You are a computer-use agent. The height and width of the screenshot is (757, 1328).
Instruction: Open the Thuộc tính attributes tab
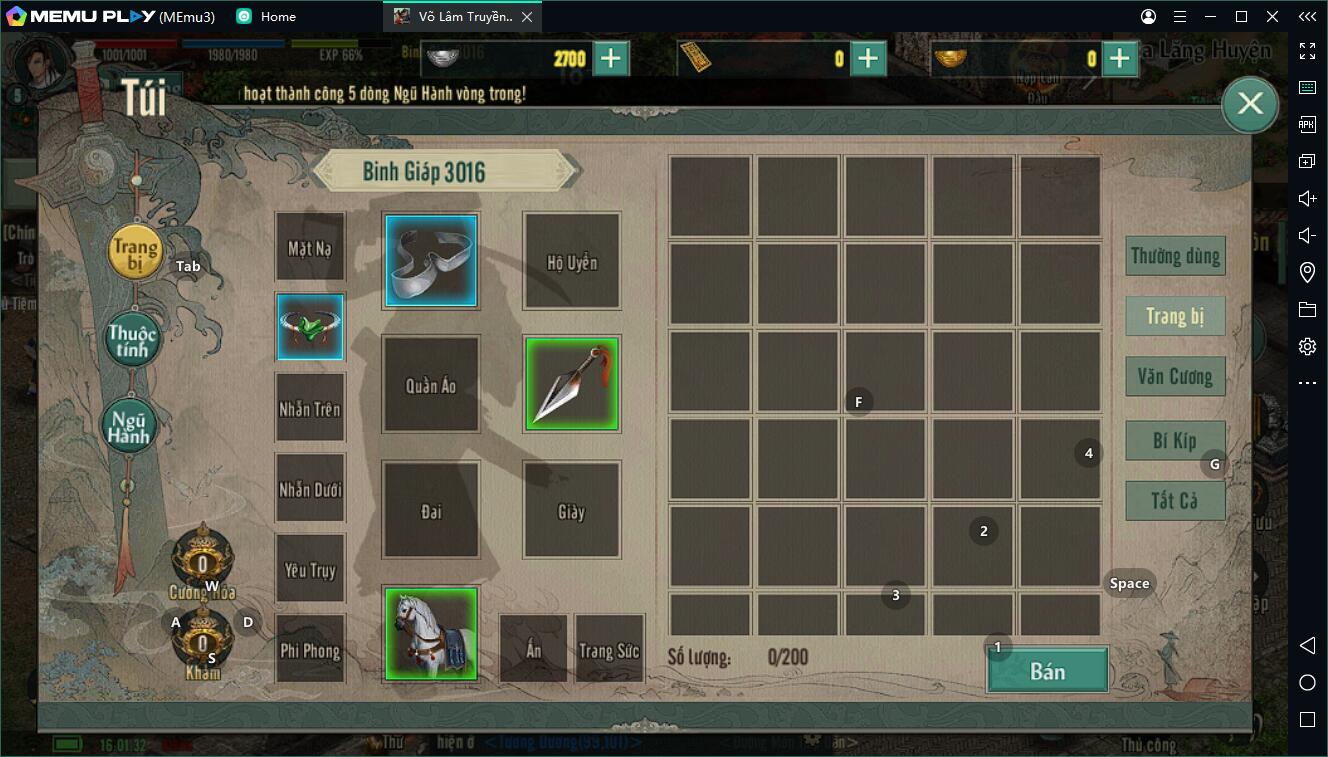(x=134, y=340)
